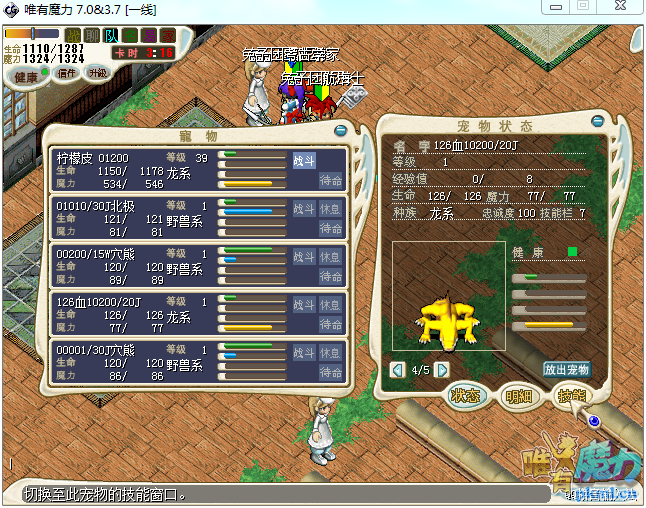Screen dimensions: 646x508
Task: Close the 宠物 list panel
Action: tap(341, 129)
